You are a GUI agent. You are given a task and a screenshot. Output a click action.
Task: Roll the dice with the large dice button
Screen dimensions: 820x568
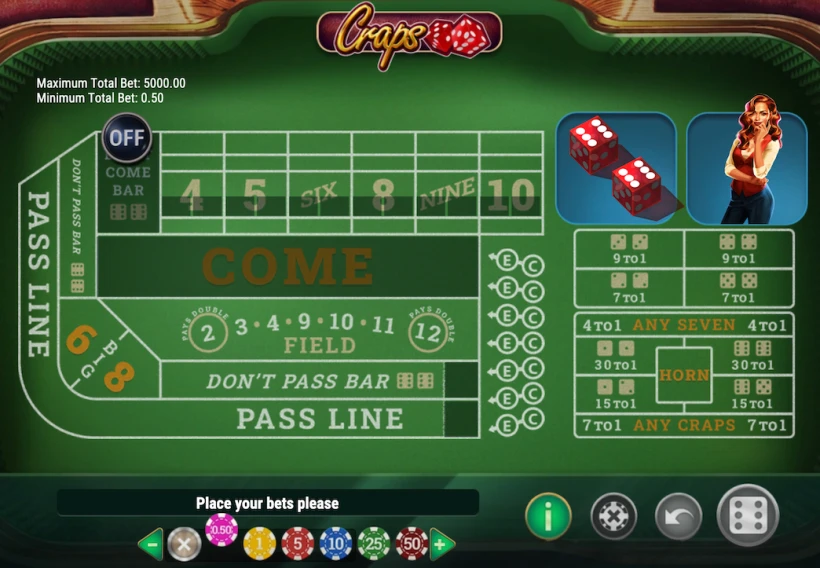point(748,516)
